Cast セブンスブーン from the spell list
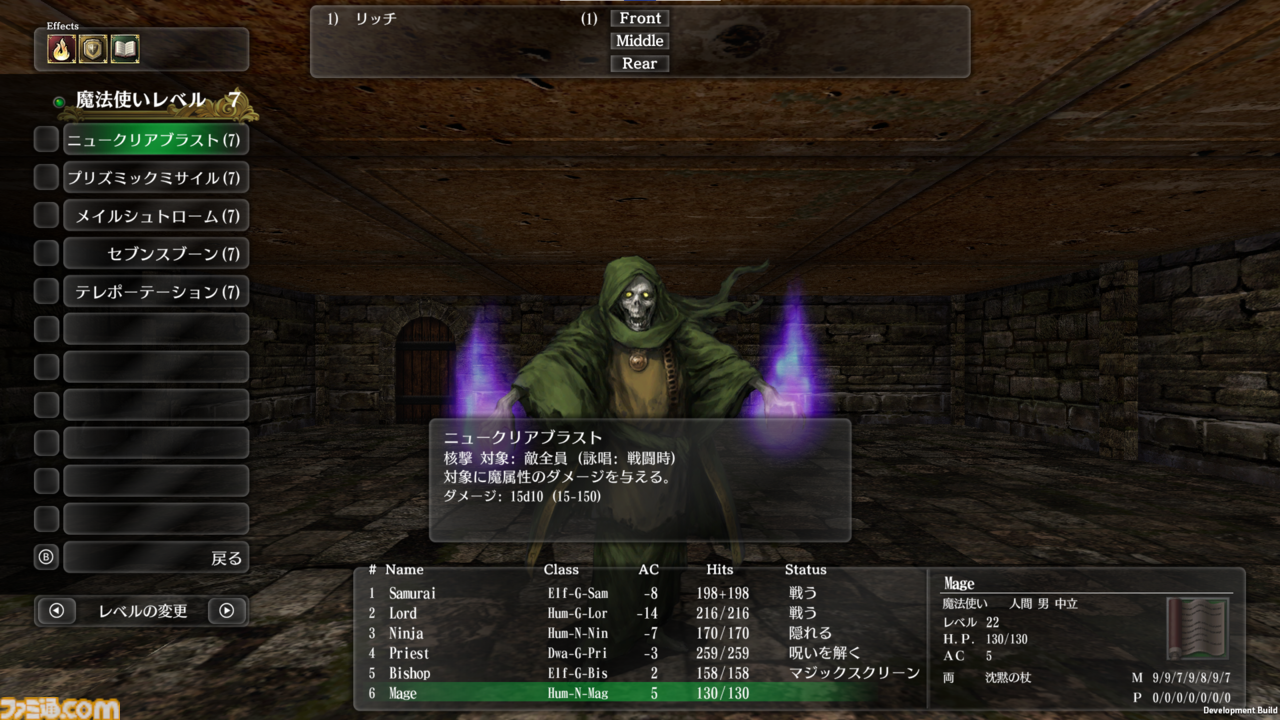The width and height of the screenshot is (1280, 720). coord(156,253)
